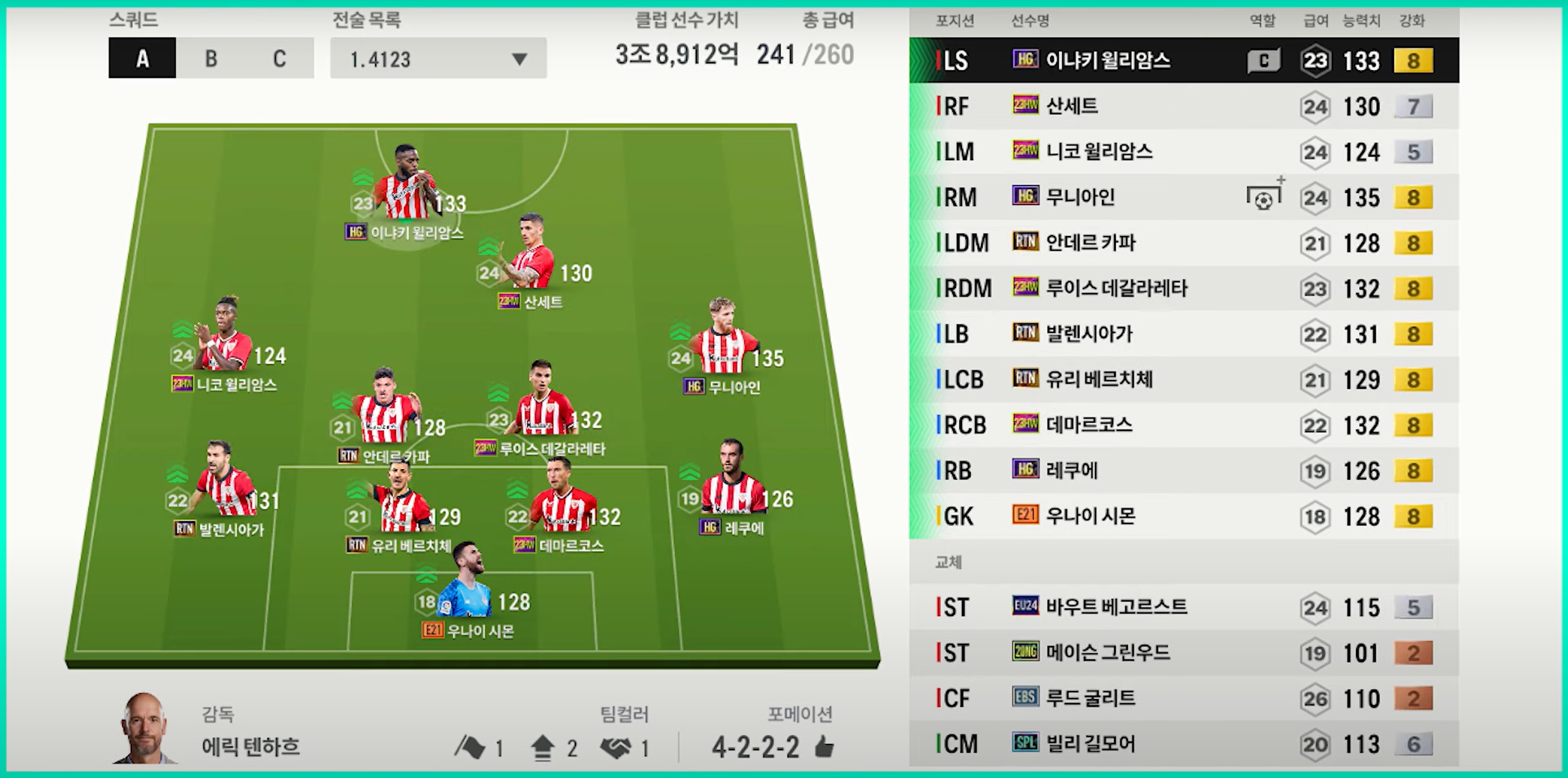Pick the RDM 루이스 데갈라레타 list row
This screenshot has height=778, width=1568.
[x=1183, y=289]
